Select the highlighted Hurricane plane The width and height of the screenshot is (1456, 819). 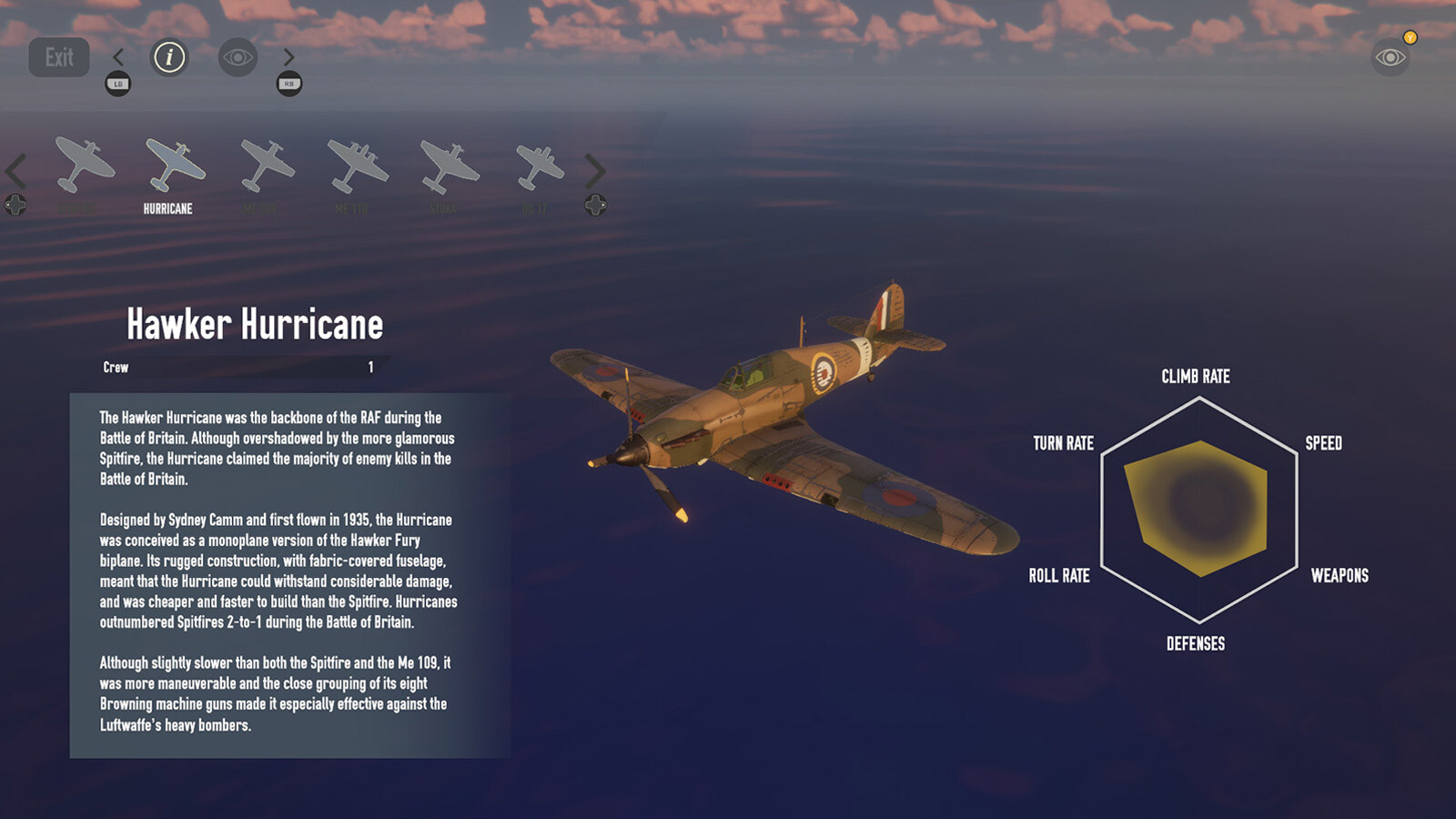(174, 166)
